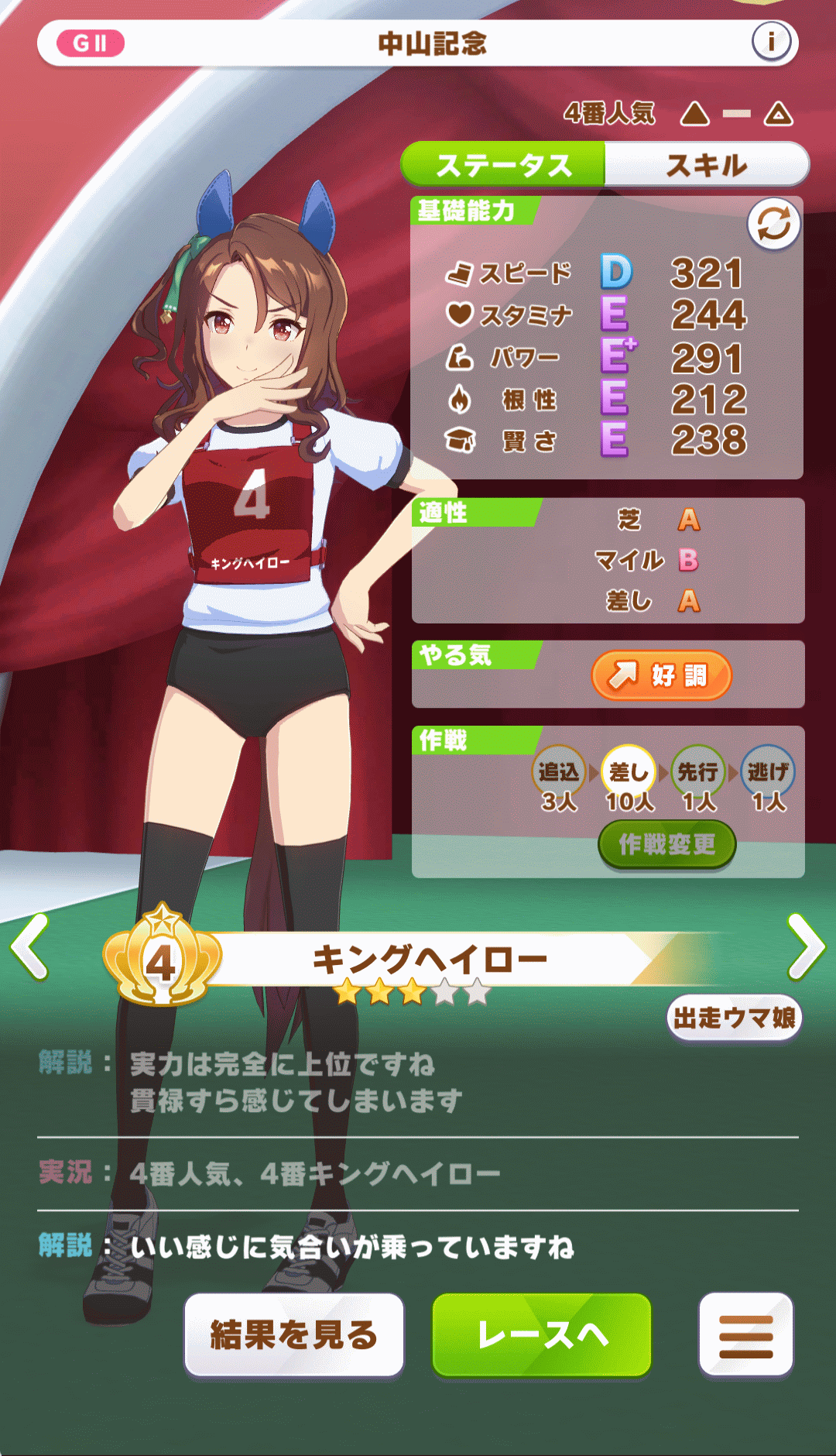Open 作戦変更 strategy change
The height and width of the screenshot is (1456, 836).
coord(666,844)
